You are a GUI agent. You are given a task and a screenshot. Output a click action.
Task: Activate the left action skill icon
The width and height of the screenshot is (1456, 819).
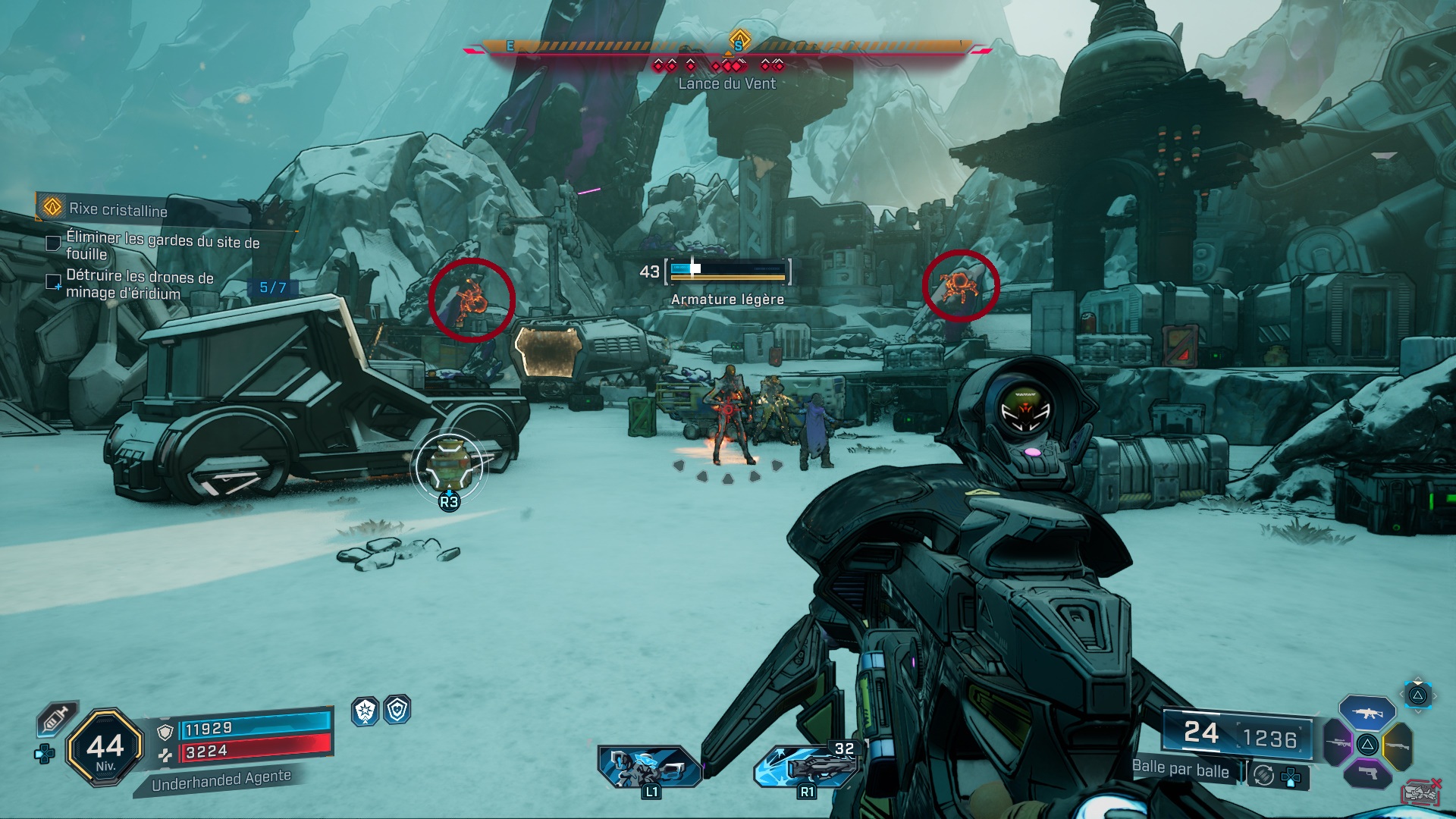(649, 766)
